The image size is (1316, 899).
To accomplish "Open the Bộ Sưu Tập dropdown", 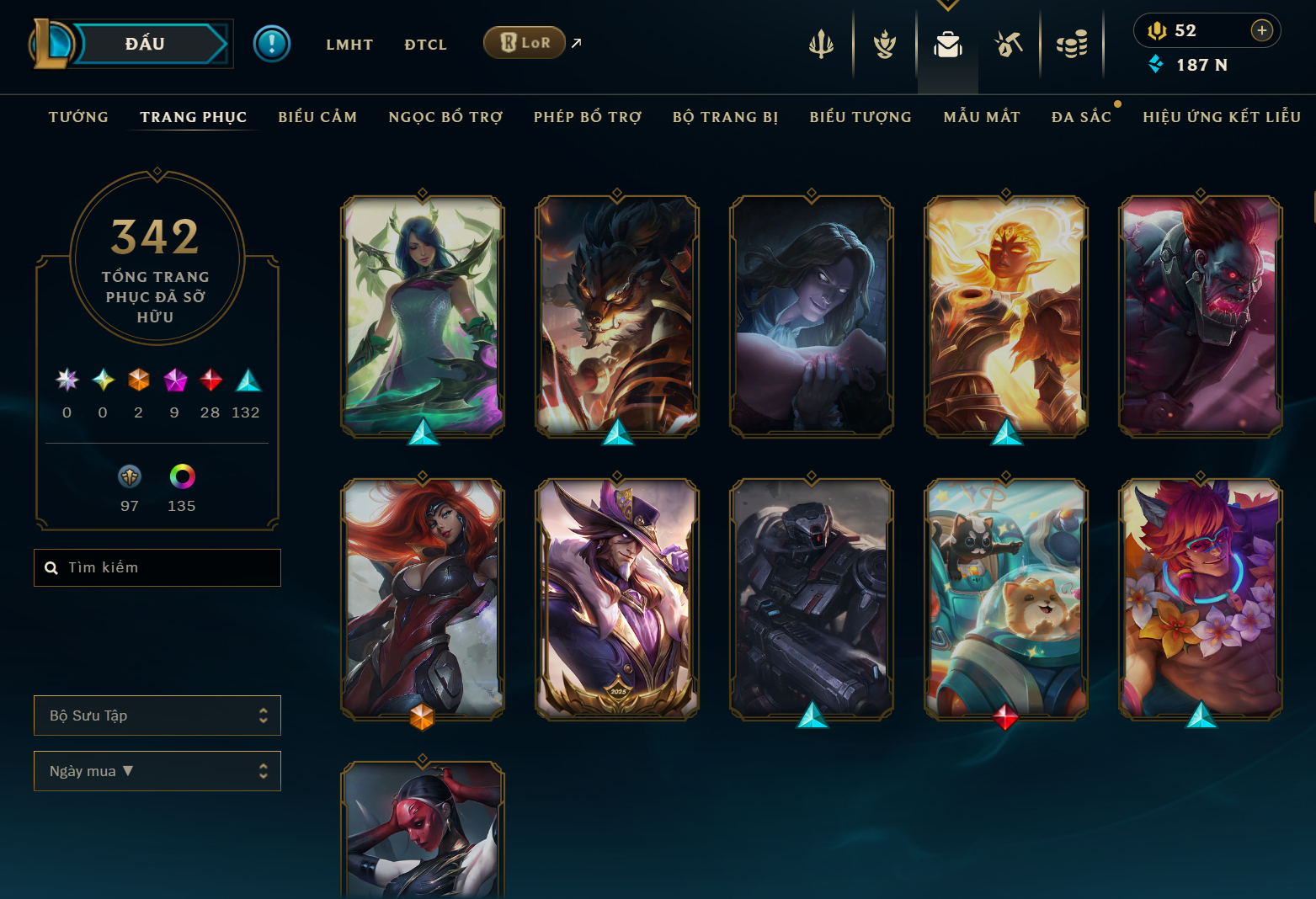I will tap(157, 715).
